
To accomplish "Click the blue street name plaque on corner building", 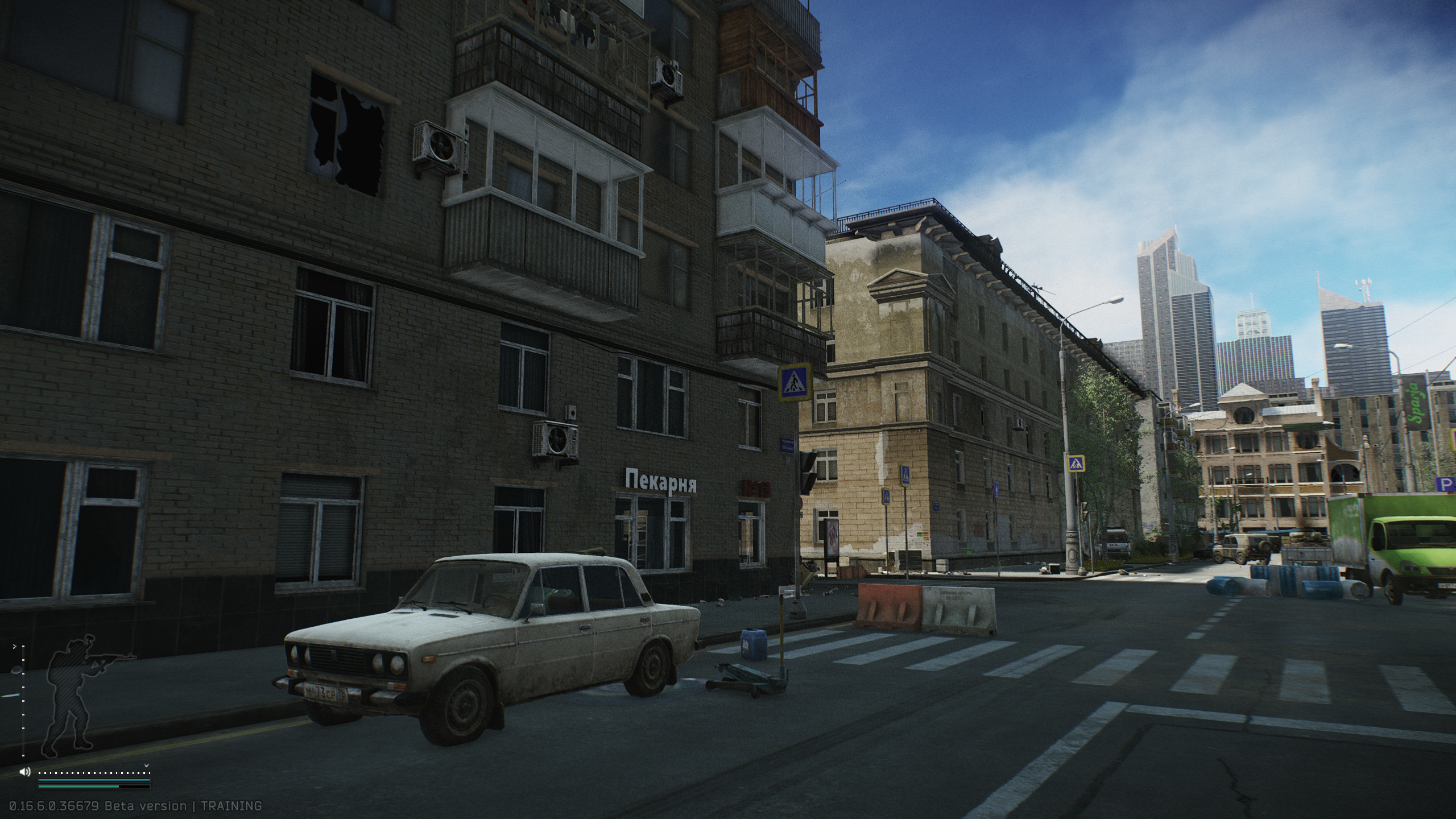I will click(787, 444).
